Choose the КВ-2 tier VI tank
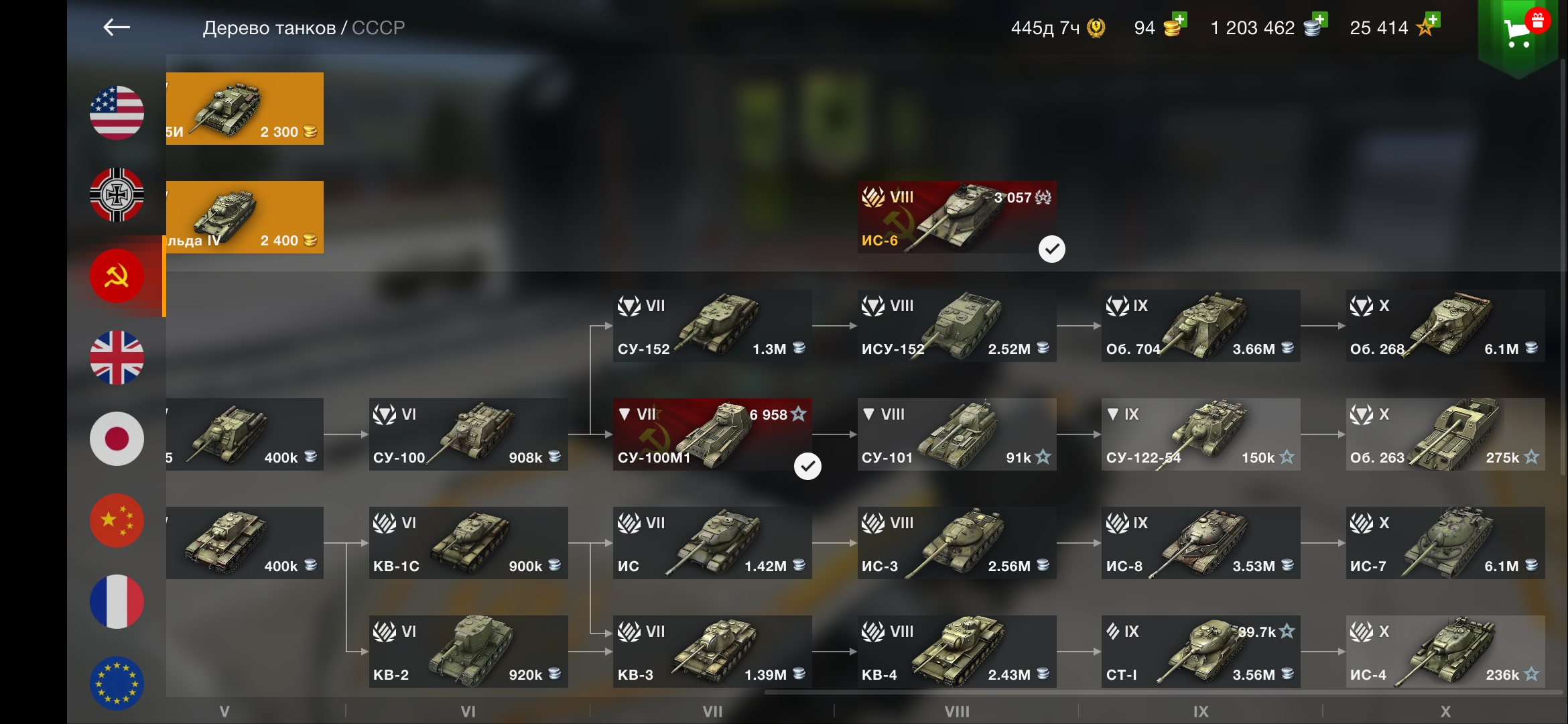 click(468, 652)
